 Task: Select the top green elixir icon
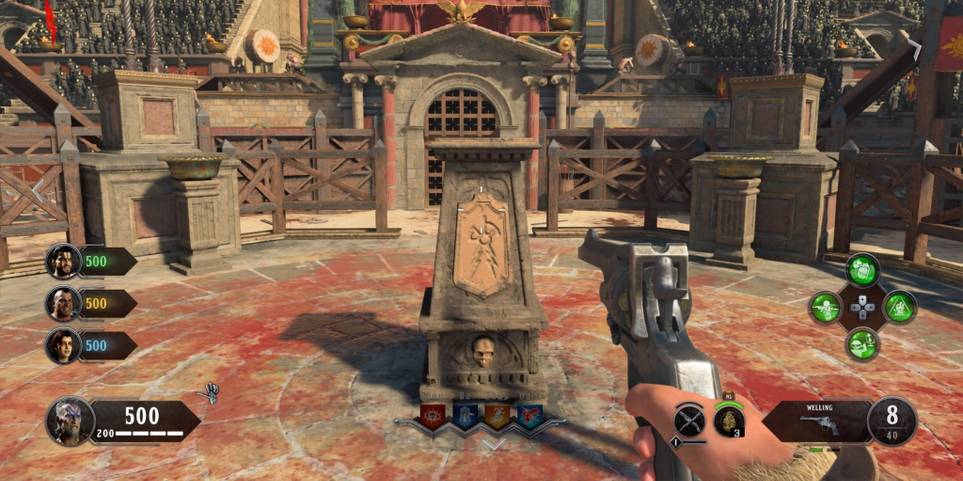tap(862, 270)
